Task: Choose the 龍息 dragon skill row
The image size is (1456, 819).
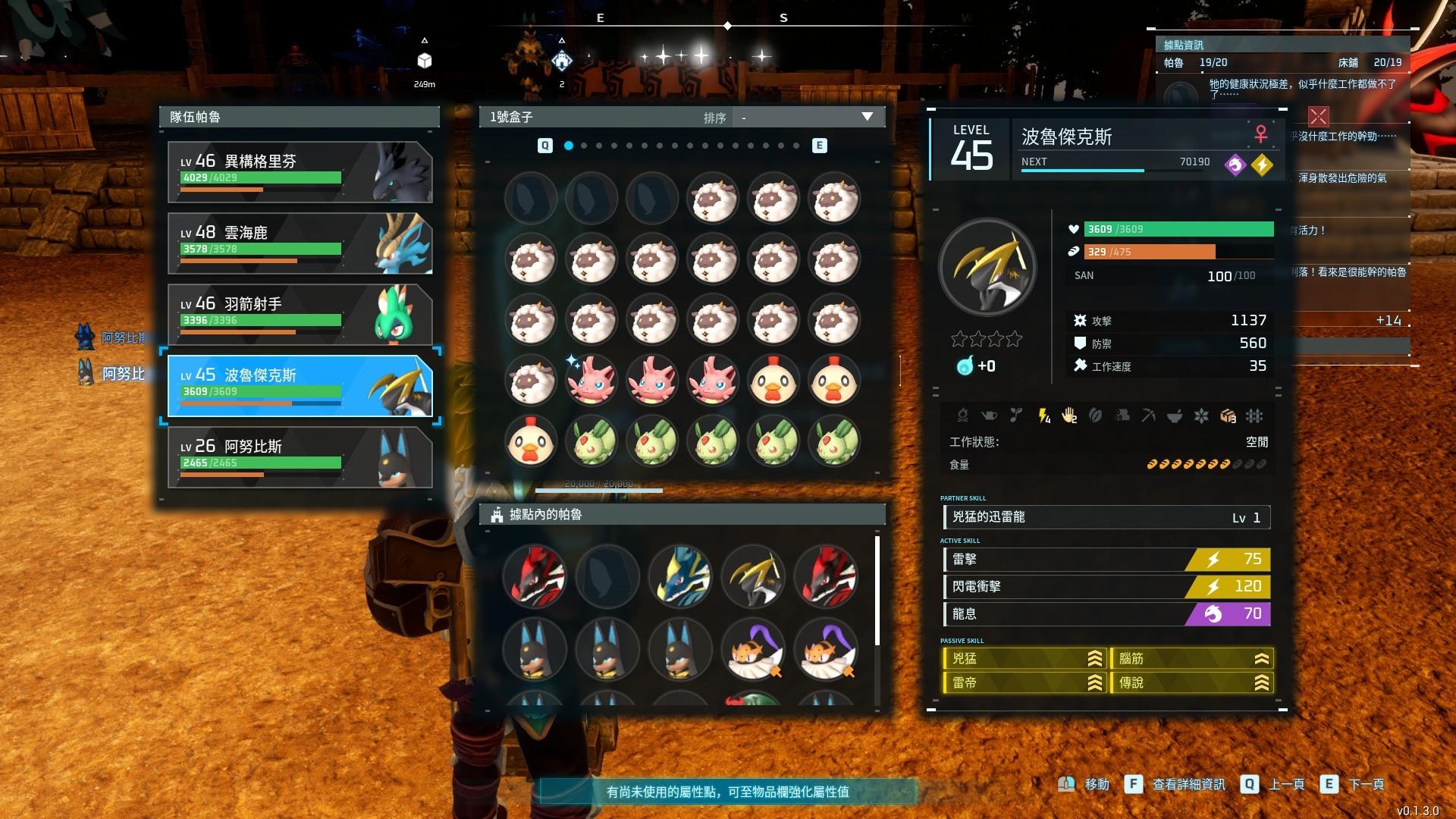Action: (1106, 614)
